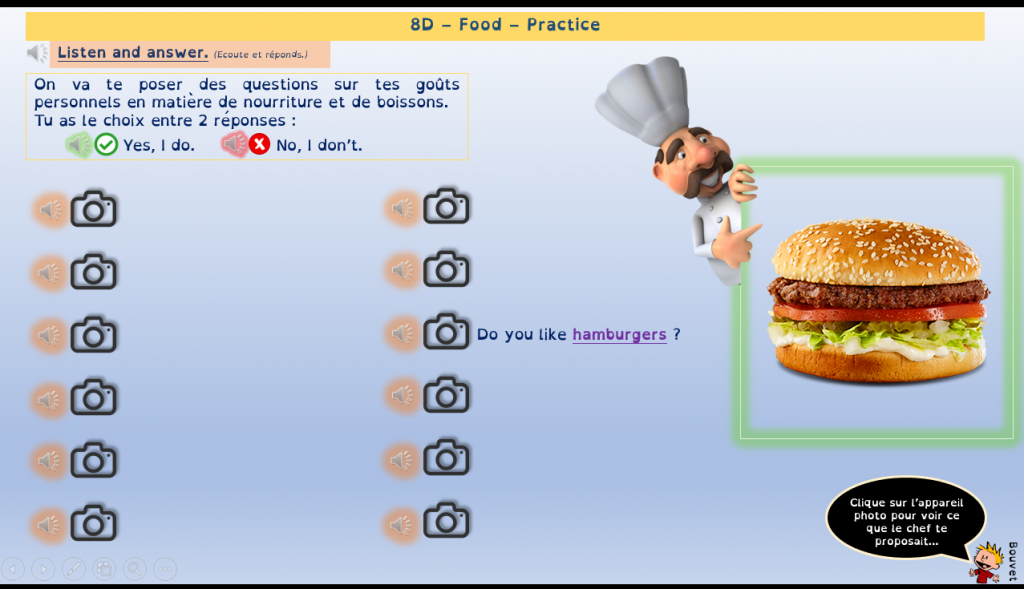The image size is (1024, 589).
Task: Open the purple hamburgers link
Action: 619,335
